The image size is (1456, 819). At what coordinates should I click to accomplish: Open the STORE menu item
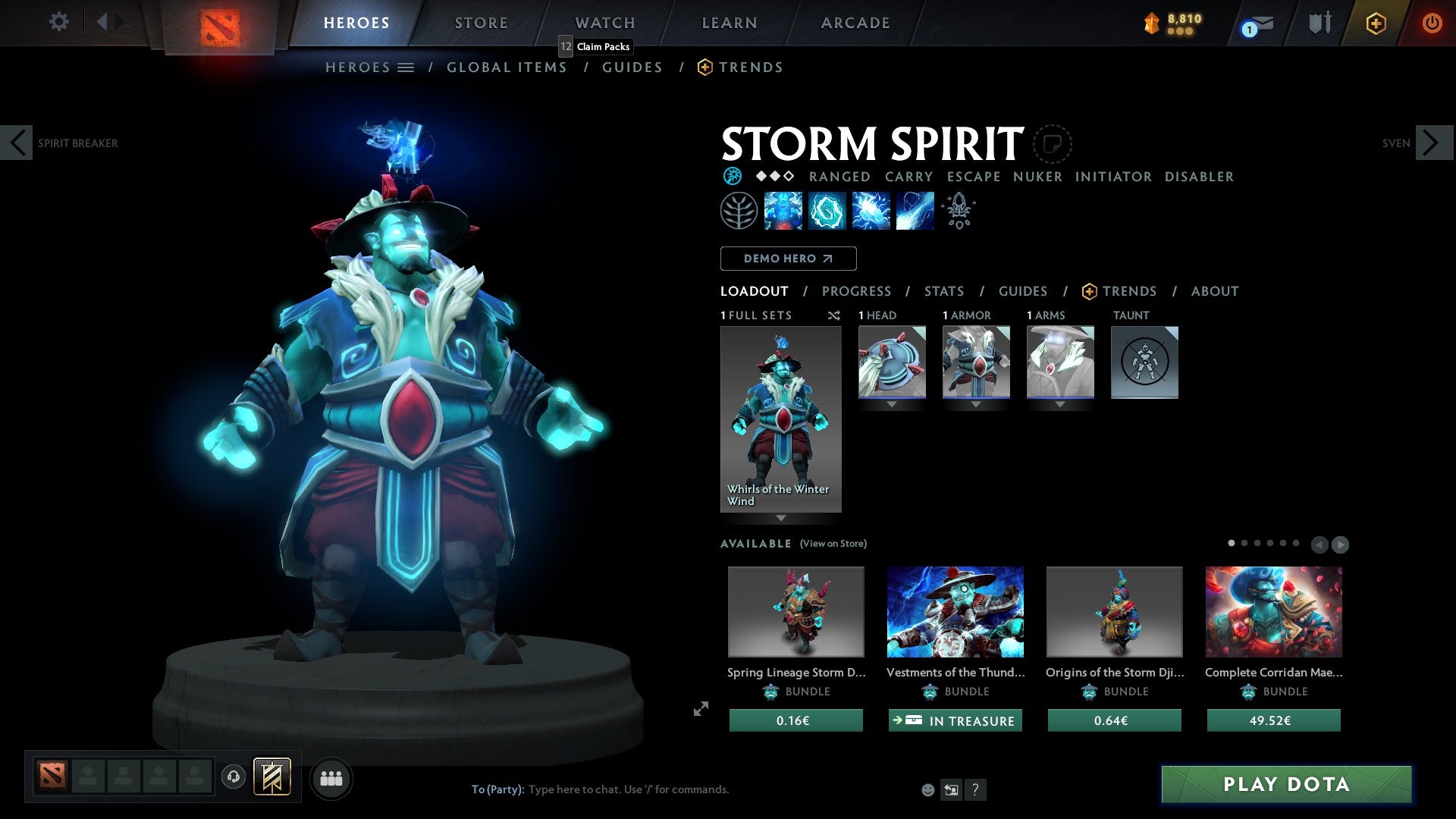pos(481,23)
